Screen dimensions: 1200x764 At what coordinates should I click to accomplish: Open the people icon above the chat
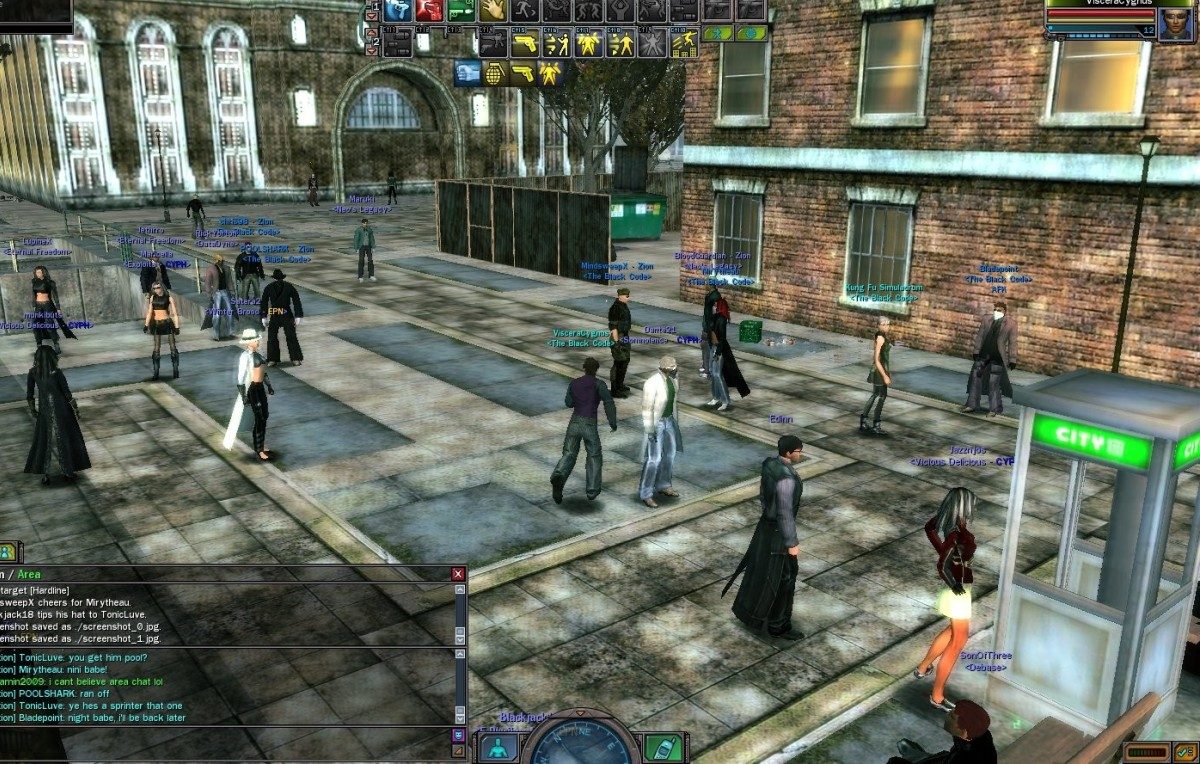pyautogui.click(x=7, y=551)
